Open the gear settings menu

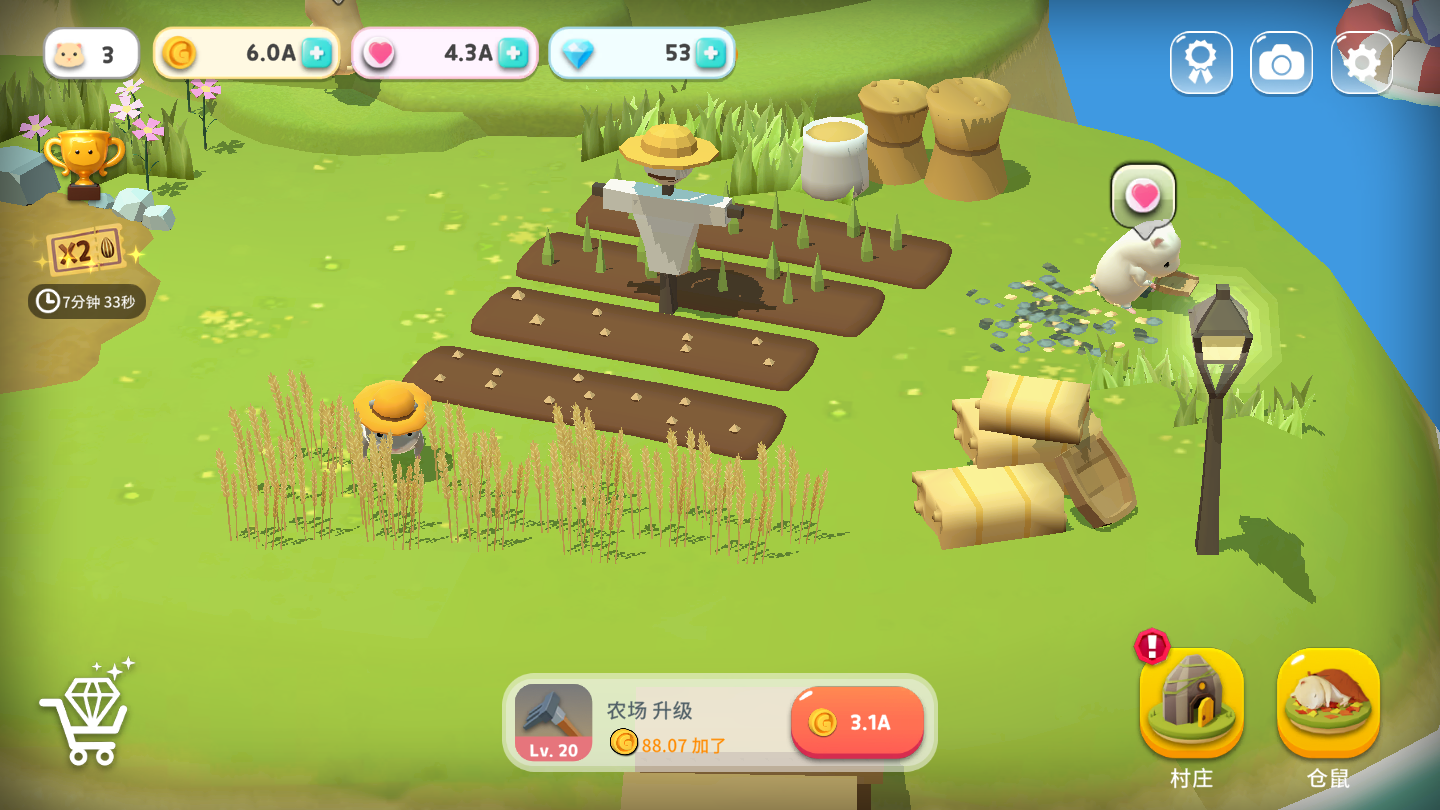pos(1361,63)
